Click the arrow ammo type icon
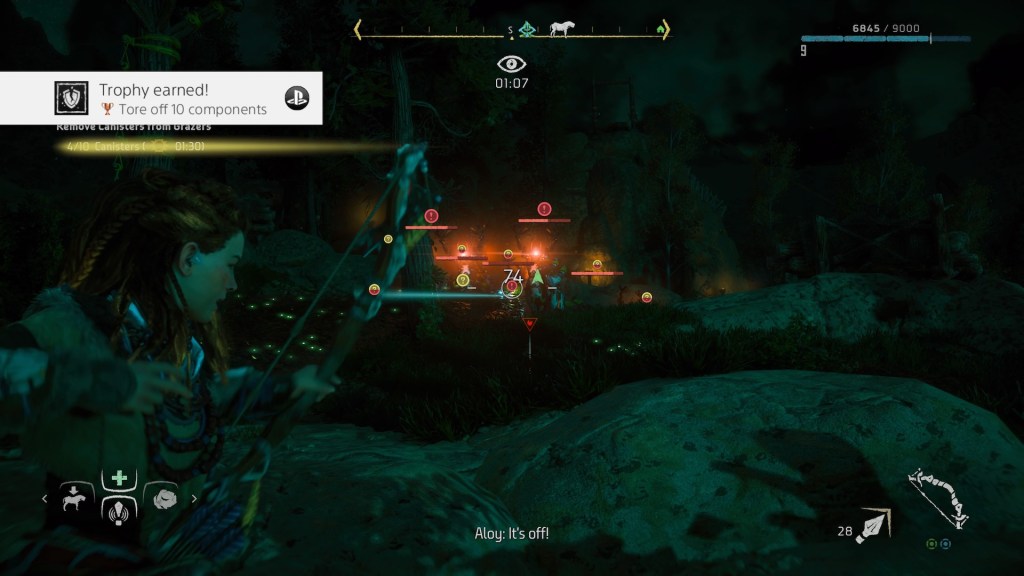This screenshot has height=576, width=1024. tap(873, 525)
